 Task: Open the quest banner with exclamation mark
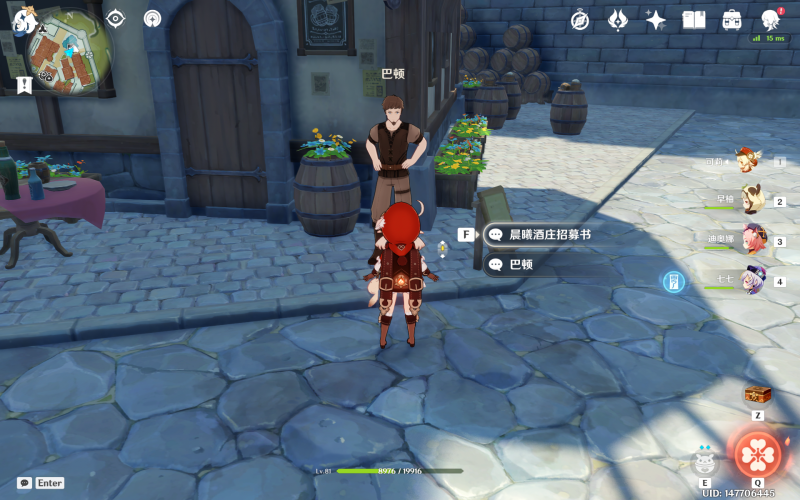[x=24, y=86]
